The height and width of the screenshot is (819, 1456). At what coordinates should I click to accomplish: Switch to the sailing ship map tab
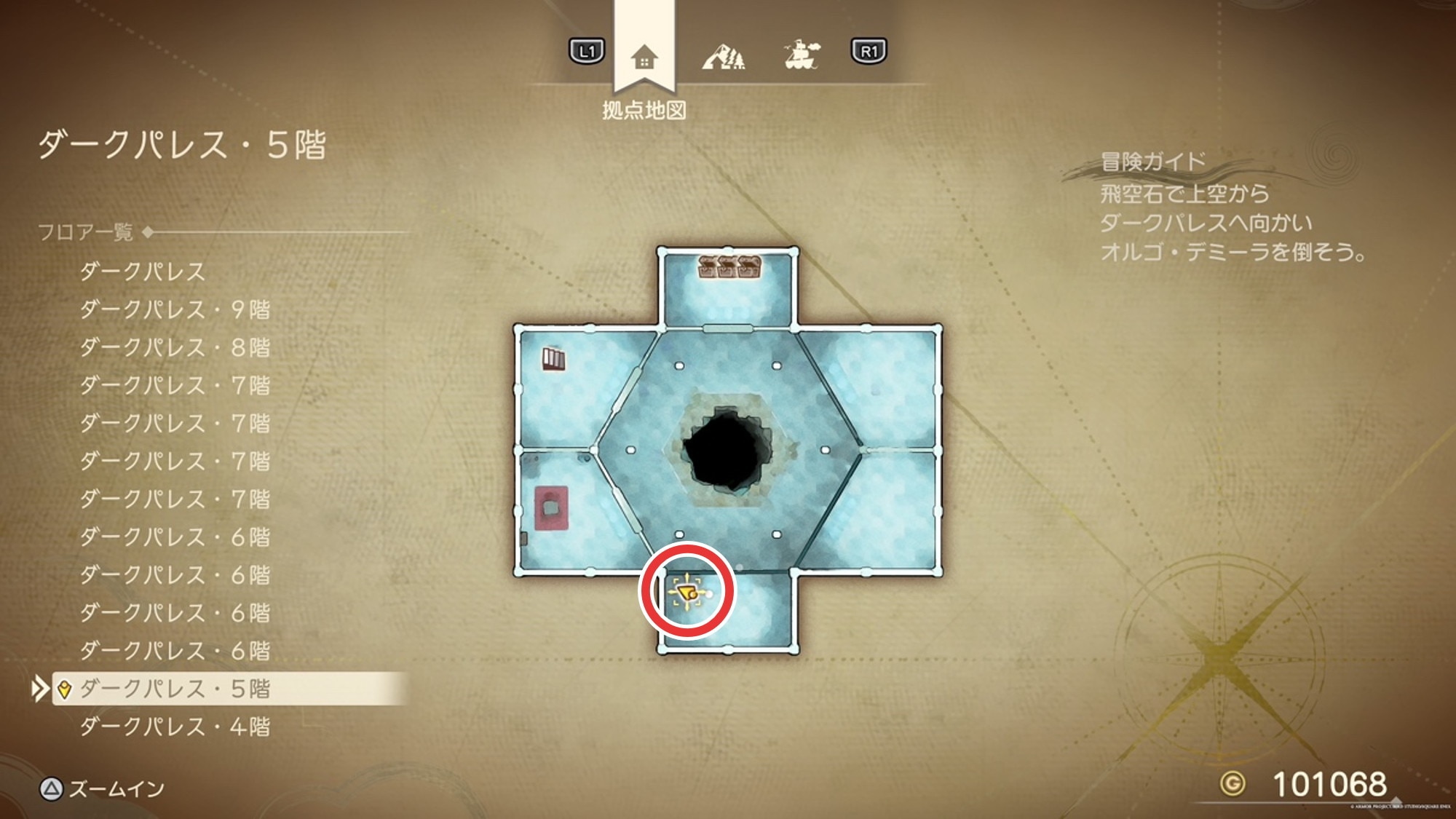point(802,55)
